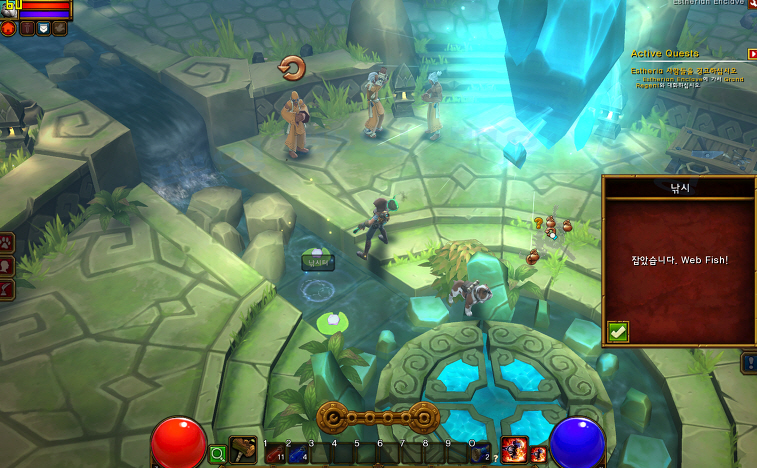Select the white shield pet stance icon
This screenshot has width=757, height=468.
[x=43, y=28]
